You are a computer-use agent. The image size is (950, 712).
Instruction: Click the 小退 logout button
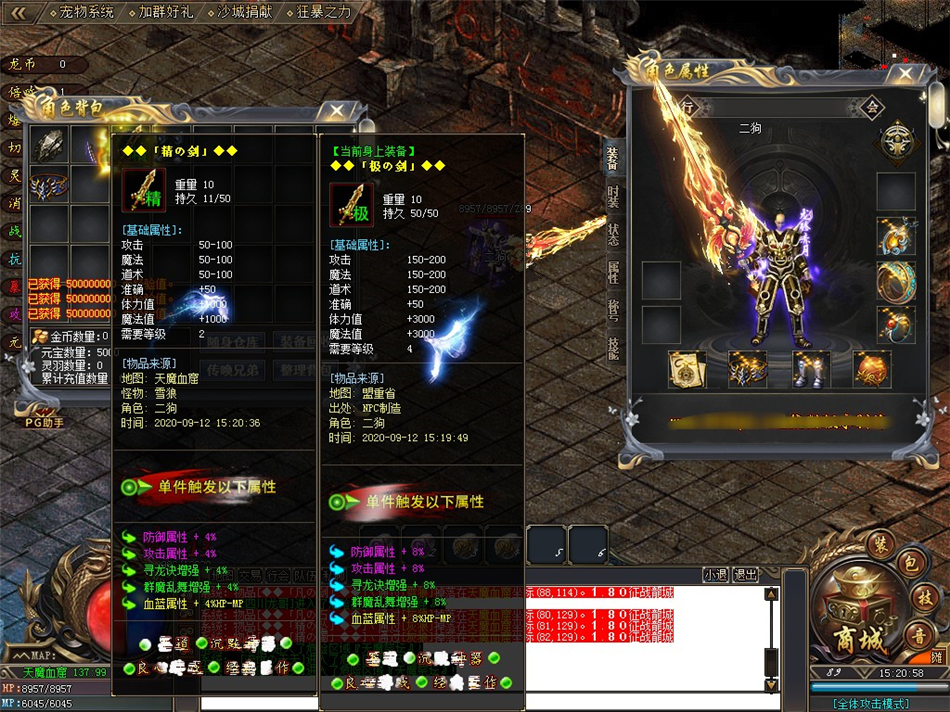click(x=714, y=574)
